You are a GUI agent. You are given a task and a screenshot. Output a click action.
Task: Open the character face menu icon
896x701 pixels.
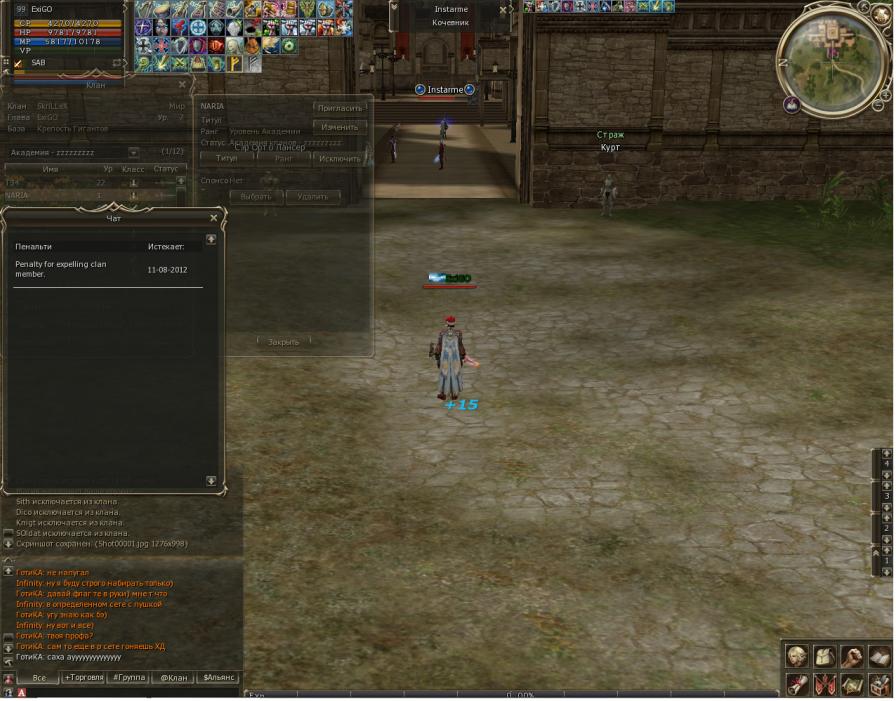tap(797, 656)
